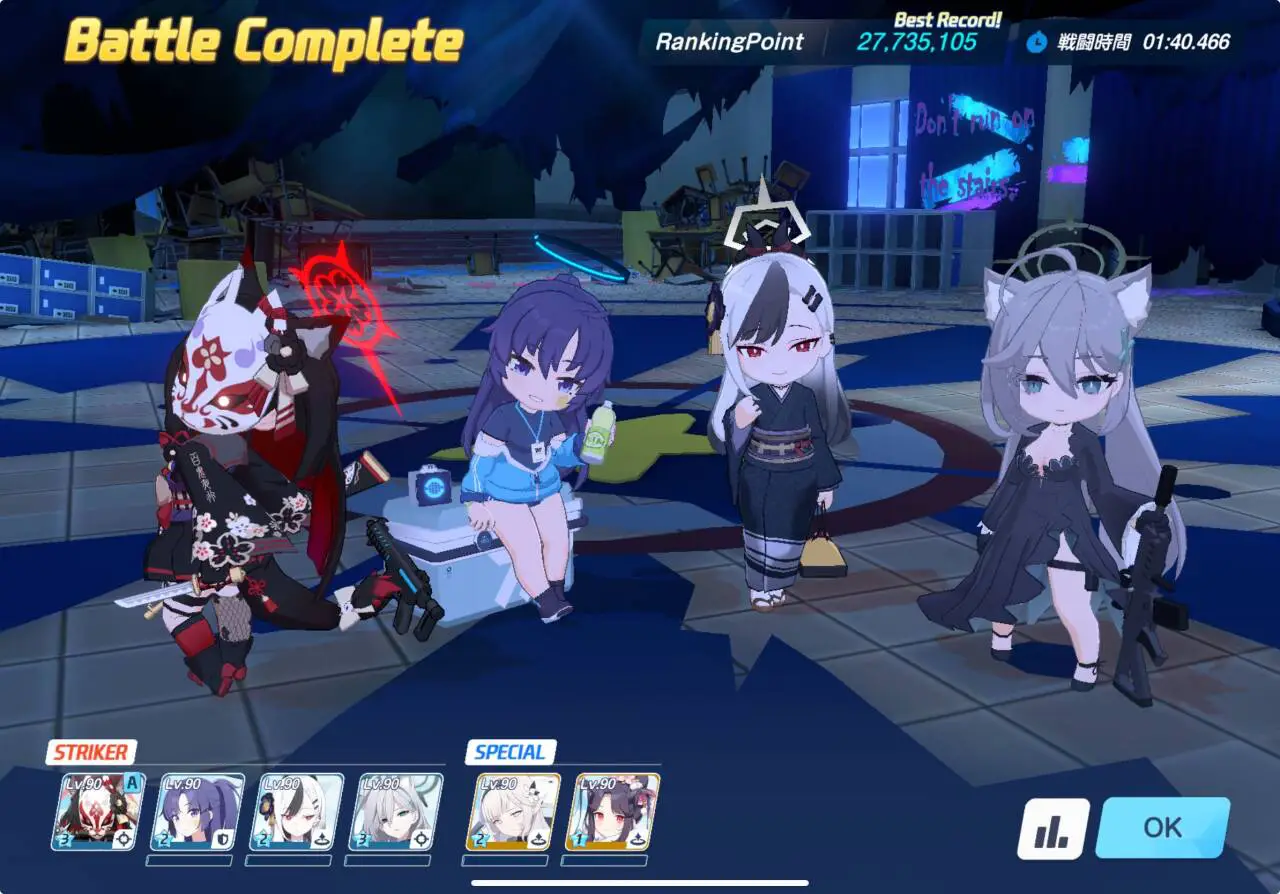The width and height of the screenshot is (1280, 894).
Task: Pick the grey-haired green-eyed striker portrait
Action: point(395,812)
